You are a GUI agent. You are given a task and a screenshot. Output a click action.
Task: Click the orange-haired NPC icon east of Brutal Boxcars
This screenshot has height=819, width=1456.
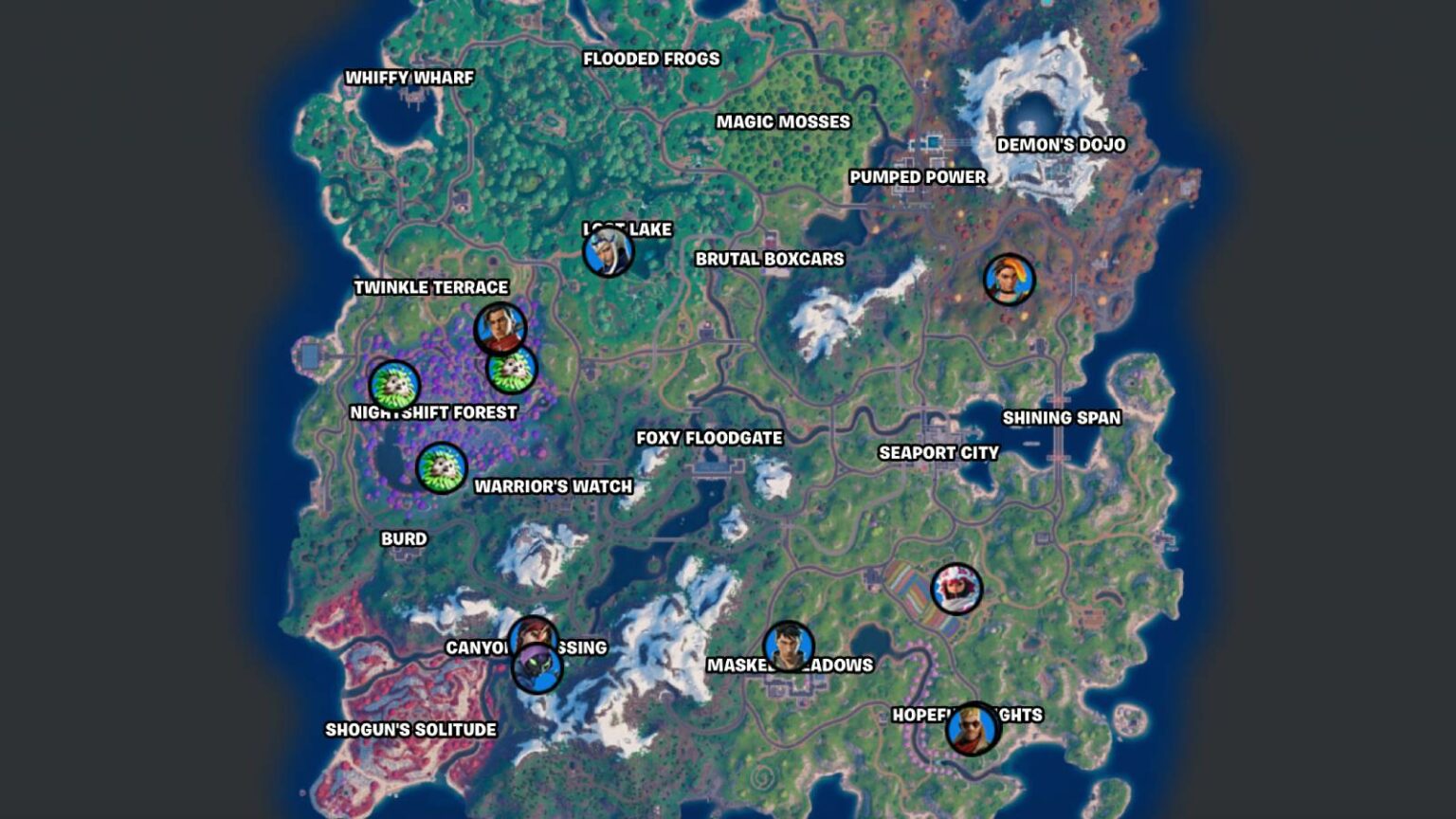coord(1010,280)
